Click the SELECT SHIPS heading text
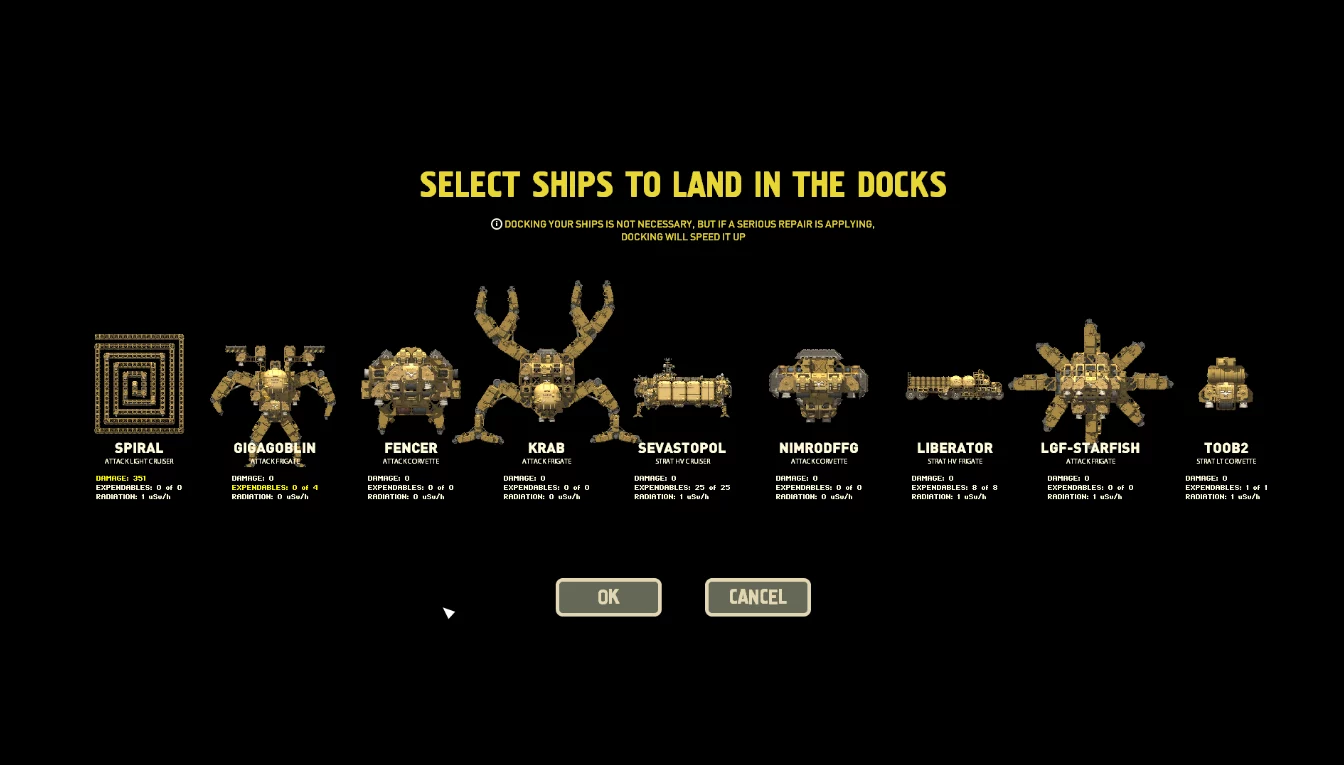Screen dimensions: 1344x765 point(683,184)
